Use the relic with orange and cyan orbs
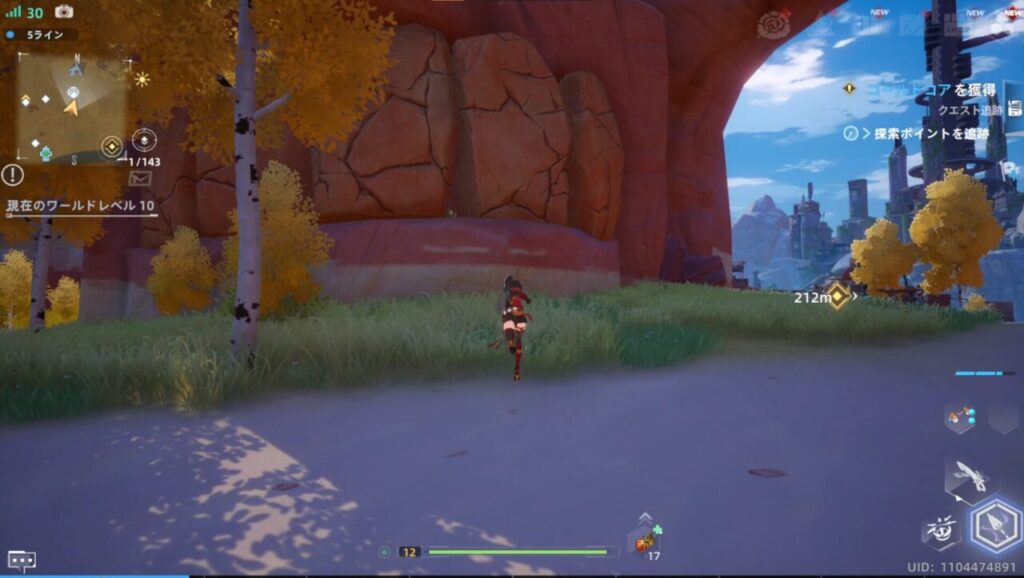 pos(960,418)
